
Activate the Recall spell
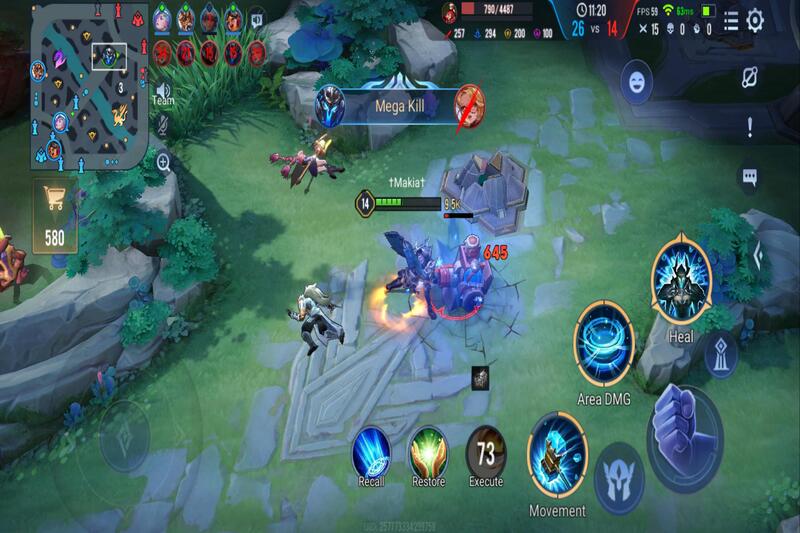coord(371,450)
